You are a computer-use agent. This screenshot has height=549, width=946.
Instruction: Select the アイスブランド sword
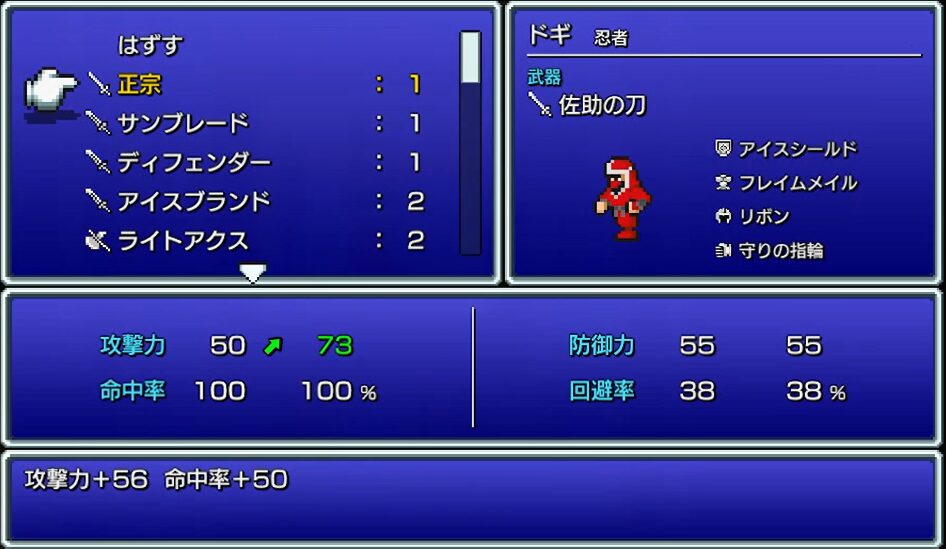[194, 201]
